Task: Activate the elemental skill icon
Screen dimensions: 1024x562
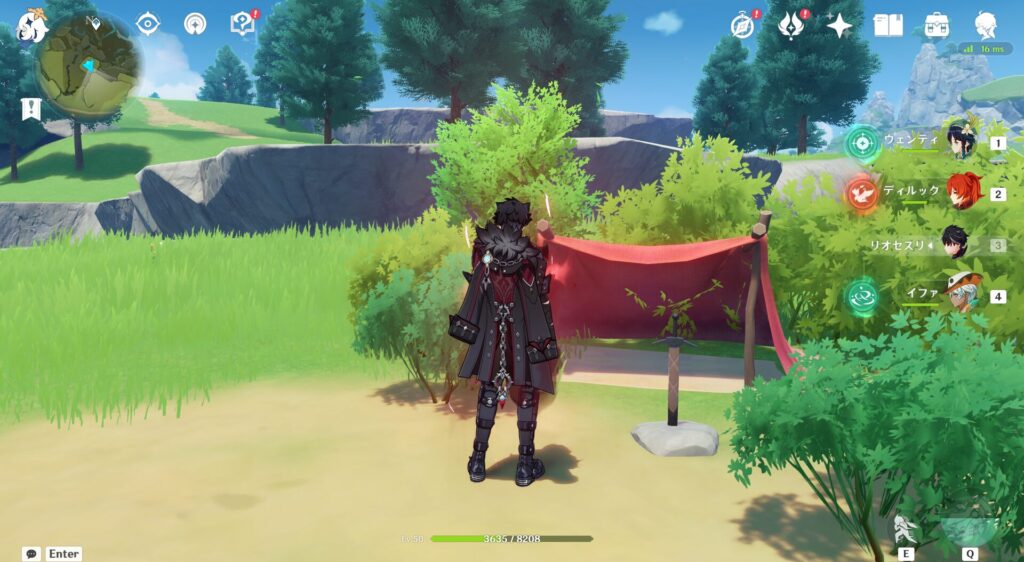Action: (x=906, y=530)
